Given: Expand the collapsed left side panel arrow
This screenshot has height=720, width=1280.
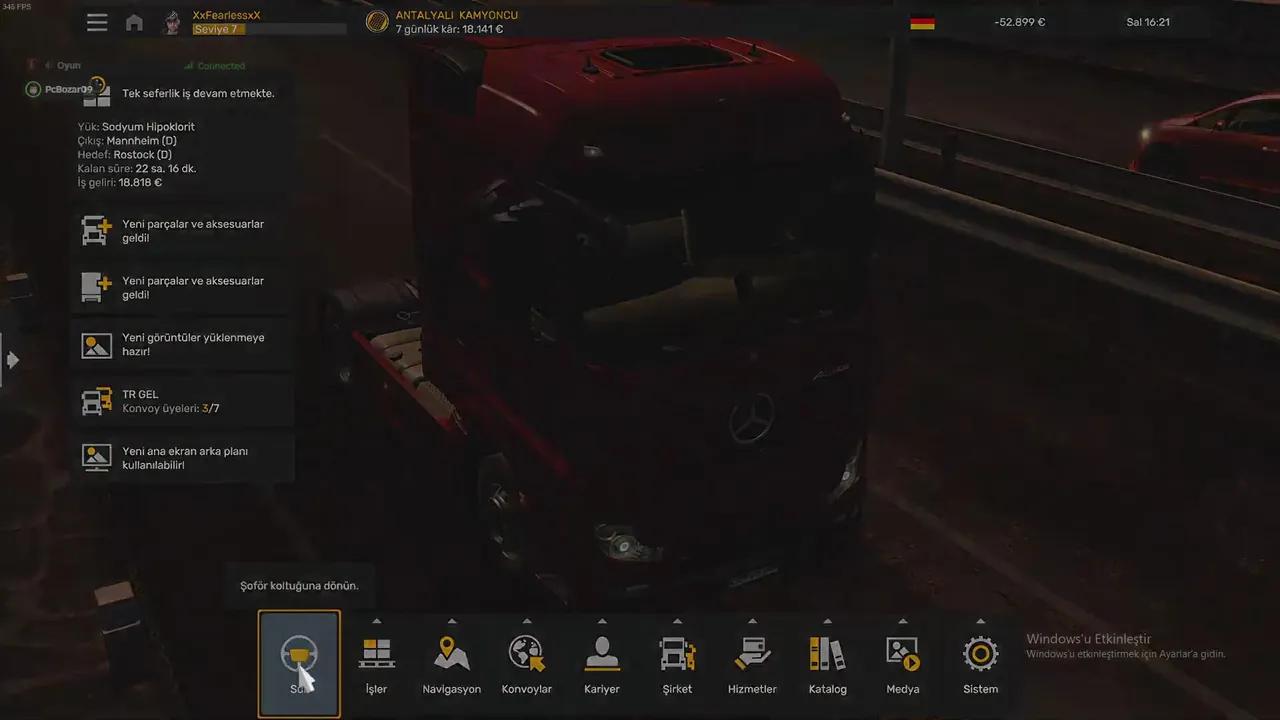Looking at the screenshot, I should [13, 359].
